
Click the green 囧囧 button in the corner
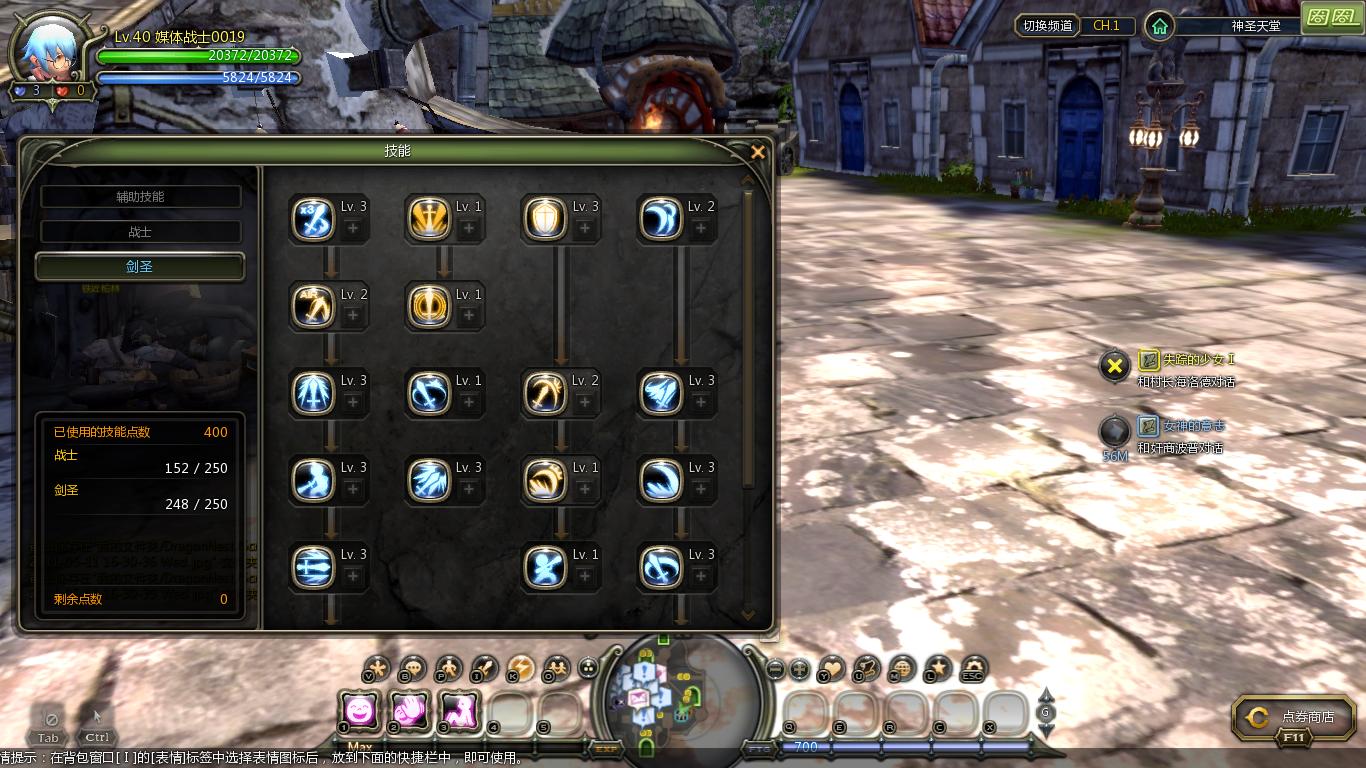[1331, 17]
